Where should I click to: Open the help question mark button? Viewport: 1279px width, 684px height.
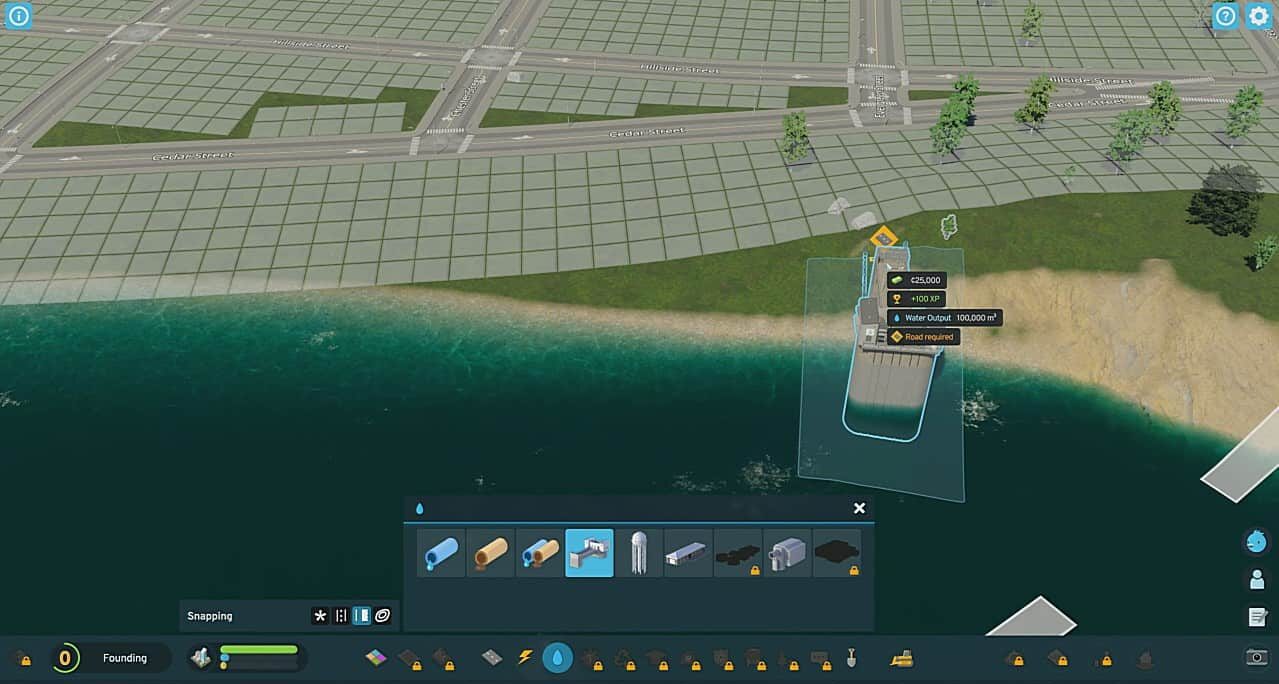tap(1225, 16)
